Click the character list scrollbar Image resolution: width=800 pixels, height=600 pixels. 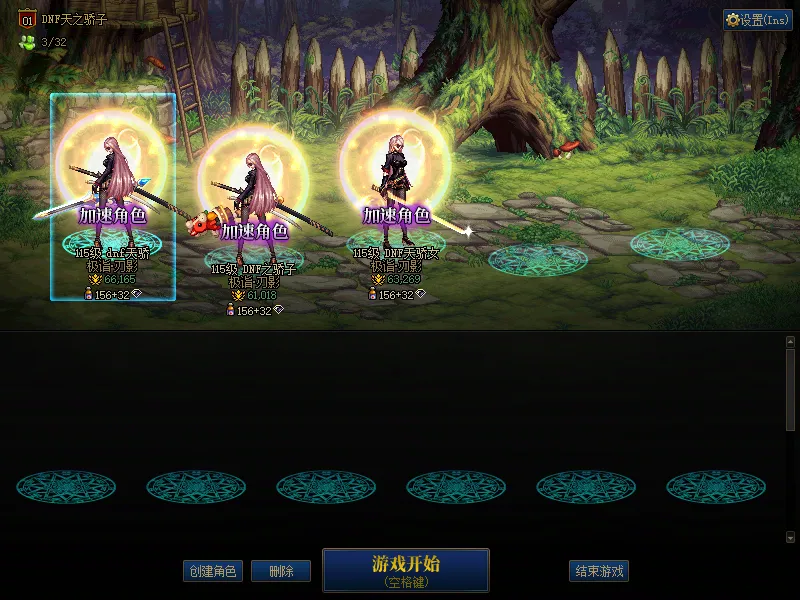[x=790, y=390]
